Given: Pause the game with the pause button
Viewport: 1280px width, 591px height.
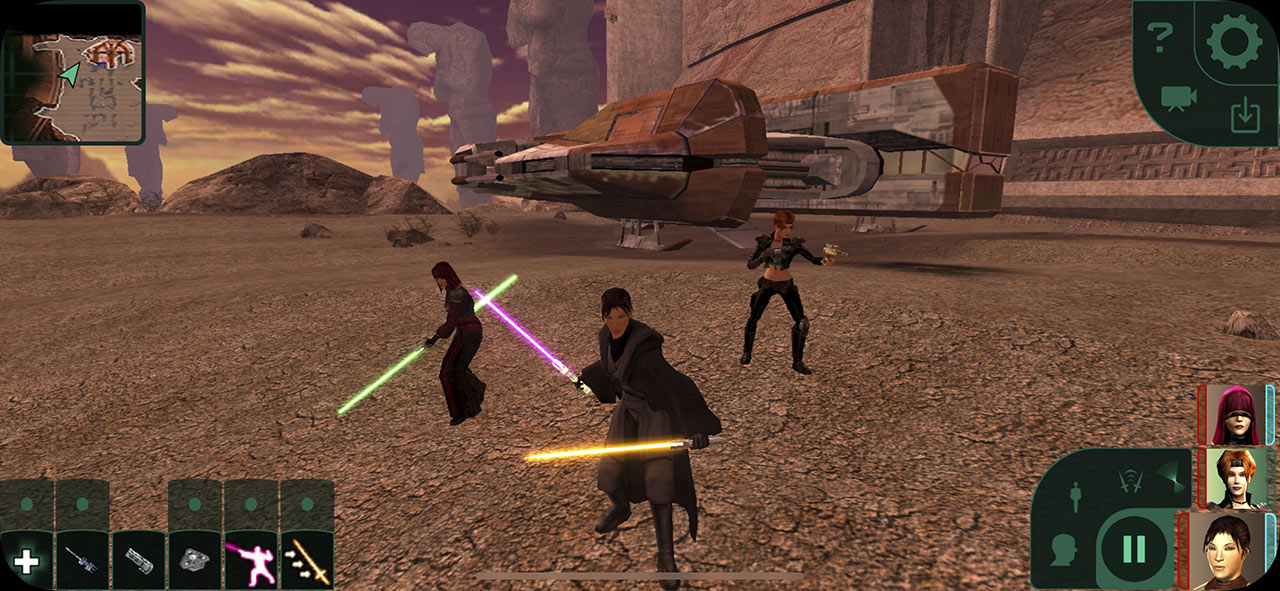Looking at the screenshot, I should tap(1135, 549).
